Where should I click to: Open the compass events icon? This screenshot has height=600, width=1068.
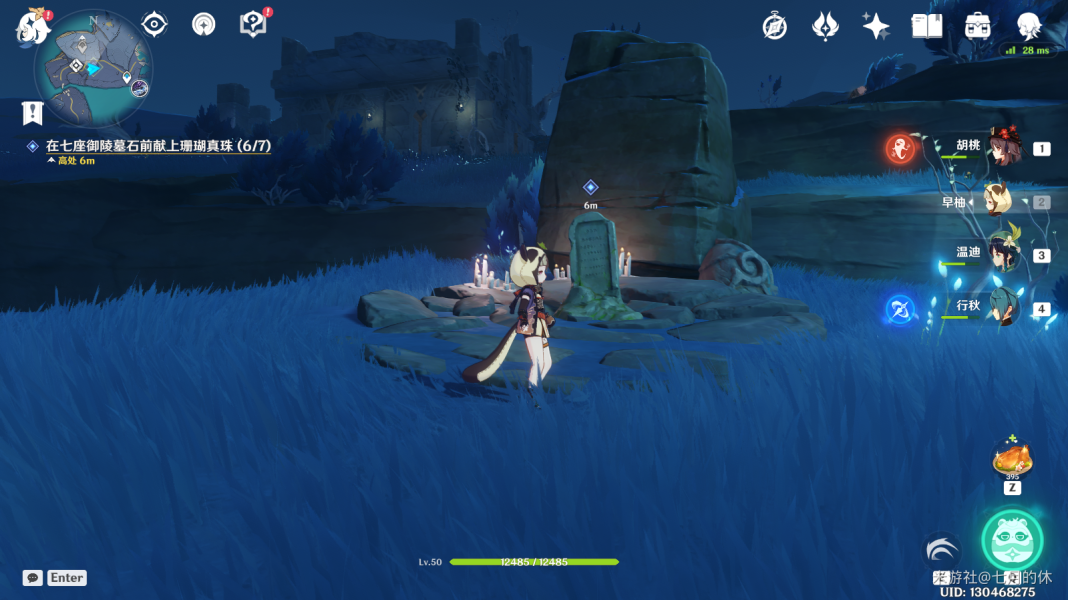(774, 27)
